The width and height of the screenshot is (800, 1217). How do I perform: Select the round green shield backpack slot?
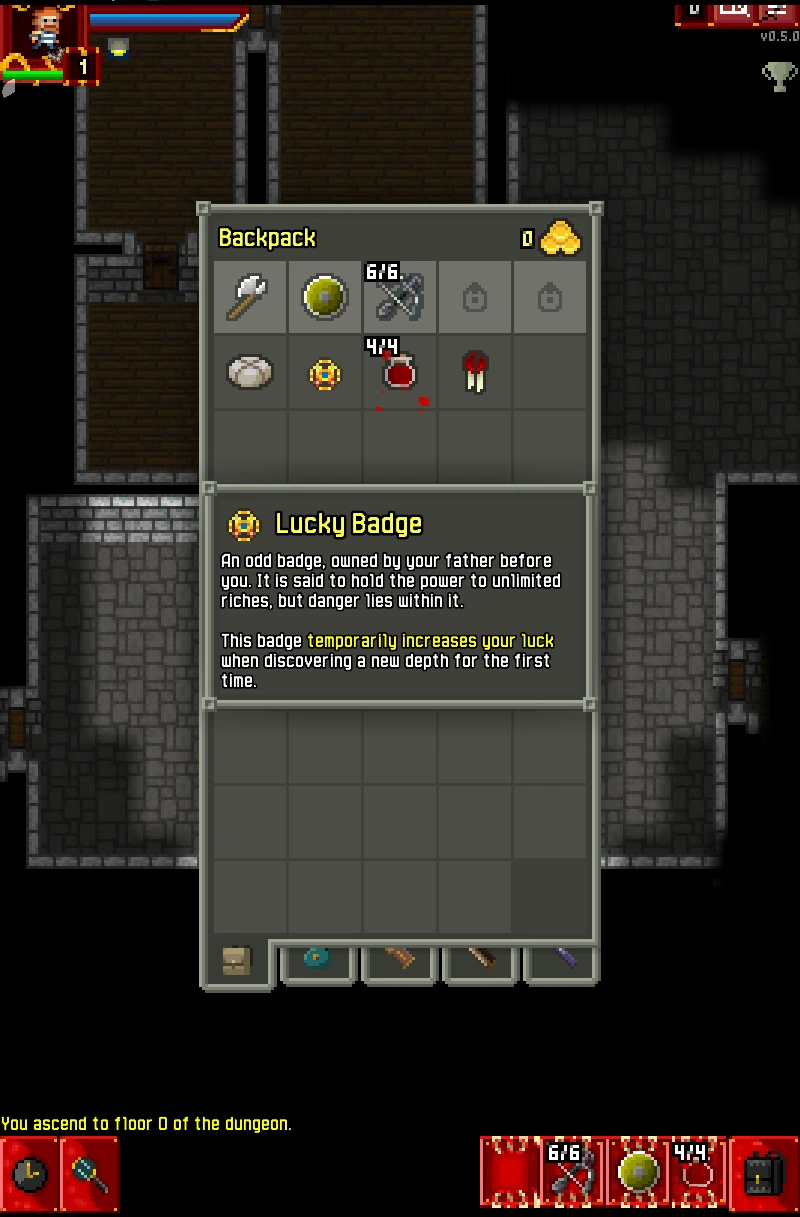tap(325, 297)
